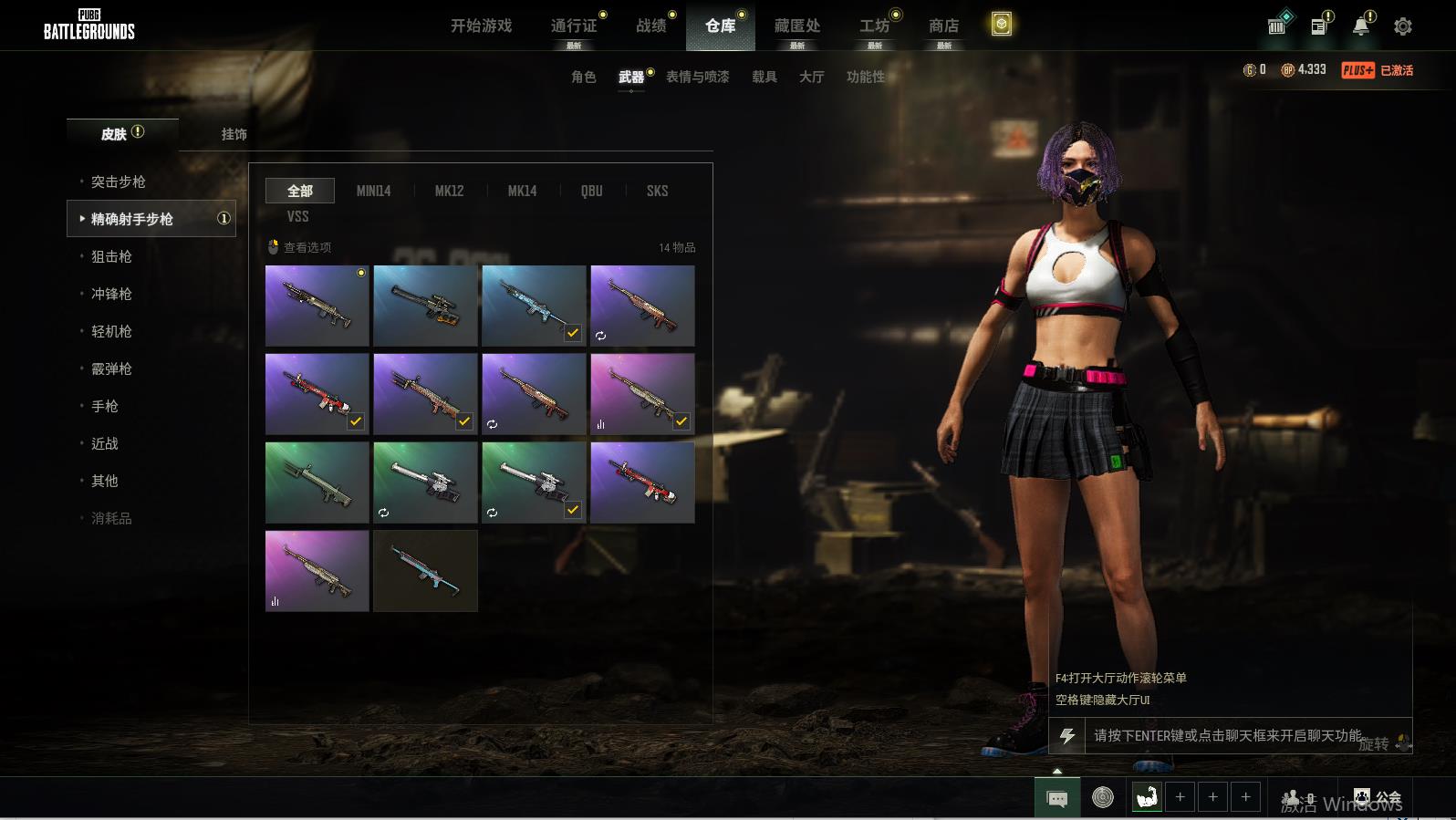Switch to the 通行证 pass tab

tap(574, 26)
